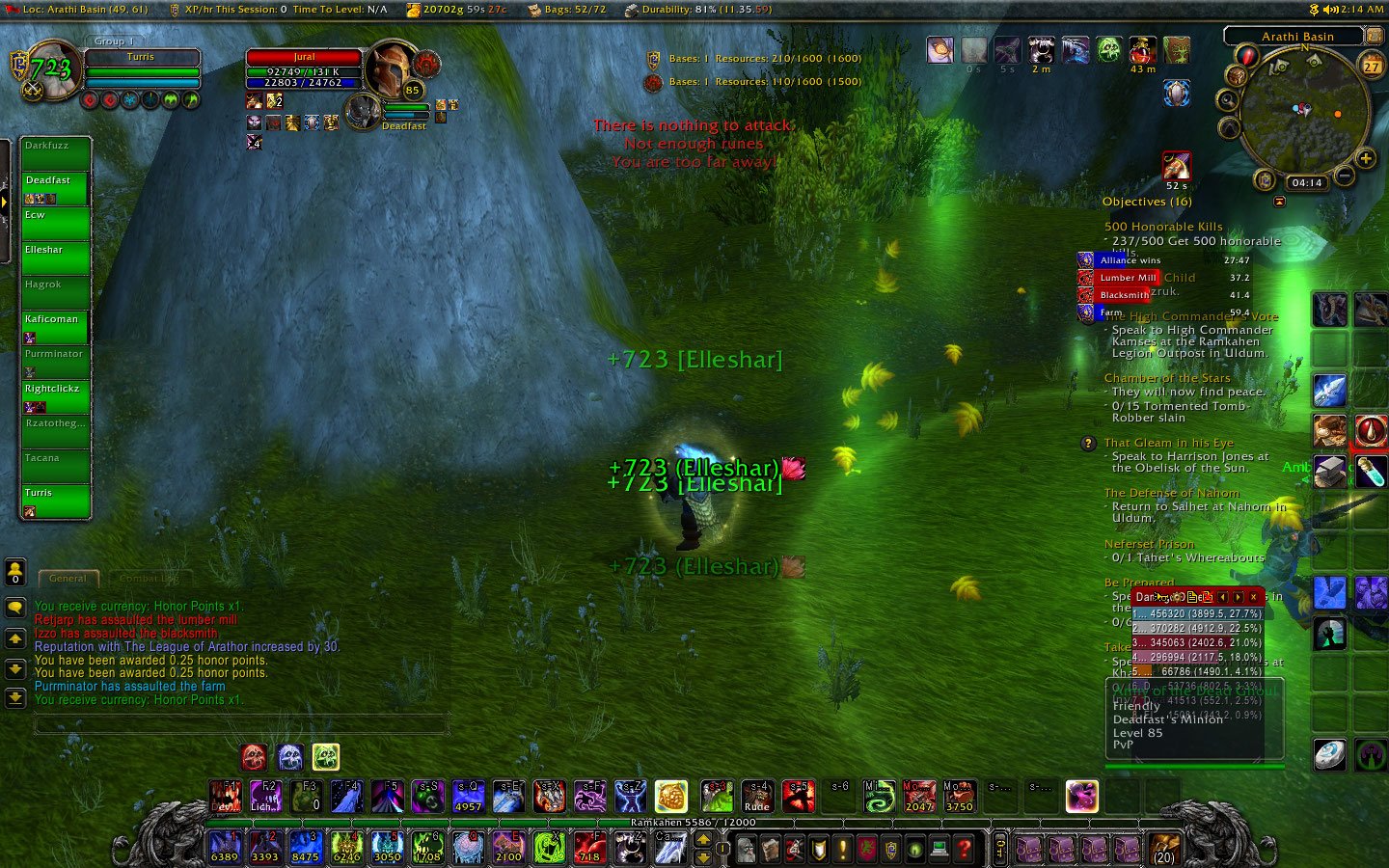Open quest log yellow exclamation micro button

click(842, 849)
